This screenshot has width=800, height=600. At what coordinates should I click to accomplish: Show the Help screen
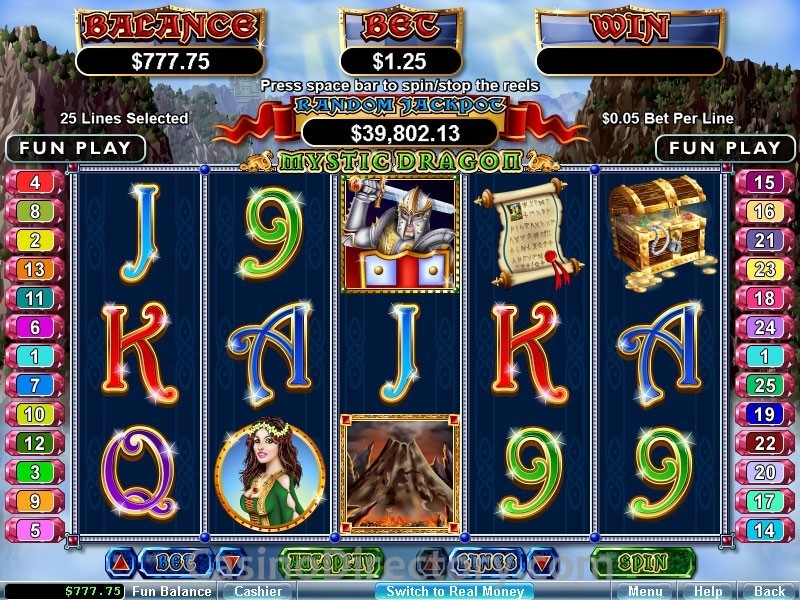(707, 591)
